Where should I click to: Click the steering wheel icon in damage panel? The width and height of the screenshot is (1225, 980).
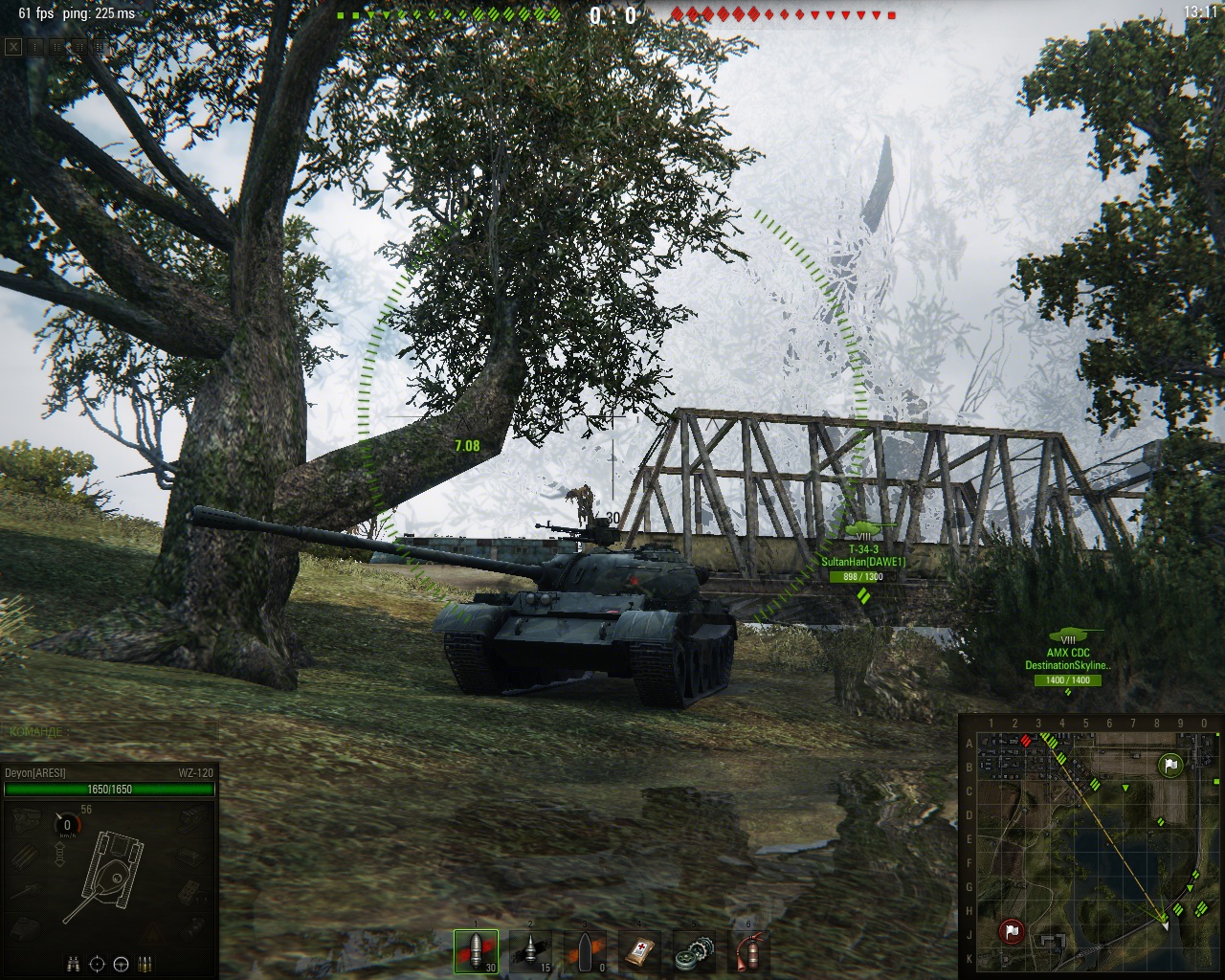(122, 964)
